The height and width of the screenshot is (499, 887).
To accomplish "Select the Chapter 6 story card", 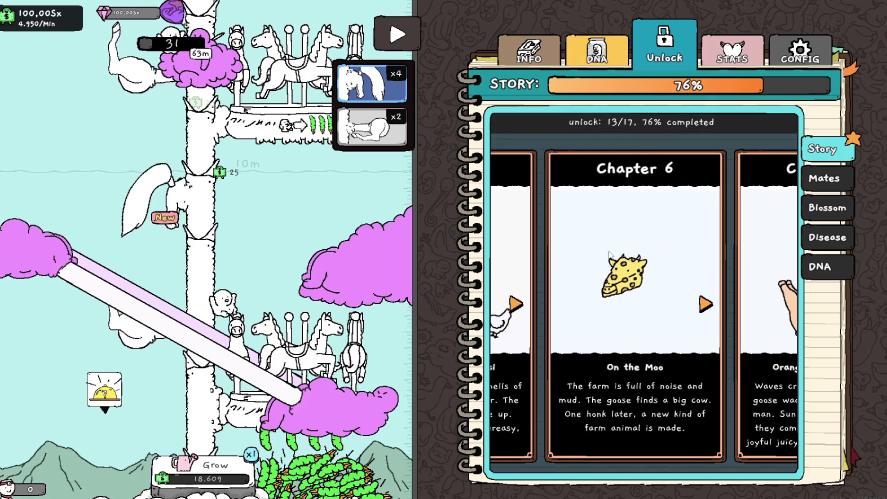I will tap(635, 305).
